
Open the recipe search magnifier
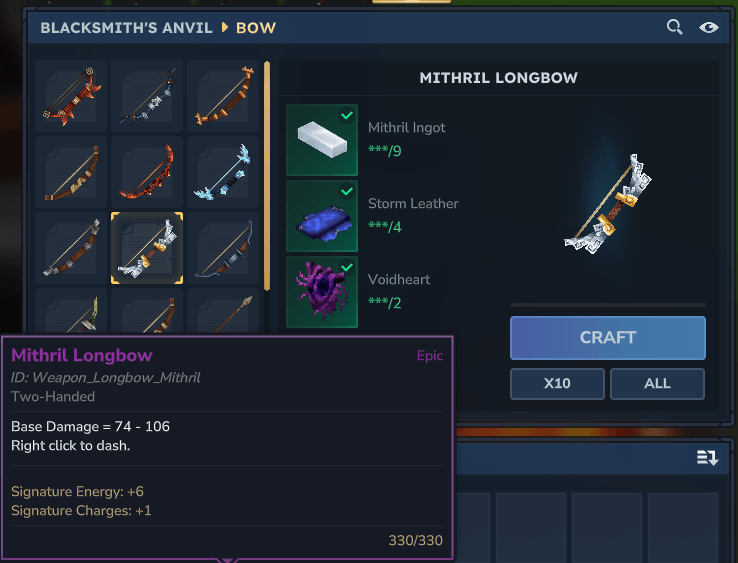click(675, 27)
